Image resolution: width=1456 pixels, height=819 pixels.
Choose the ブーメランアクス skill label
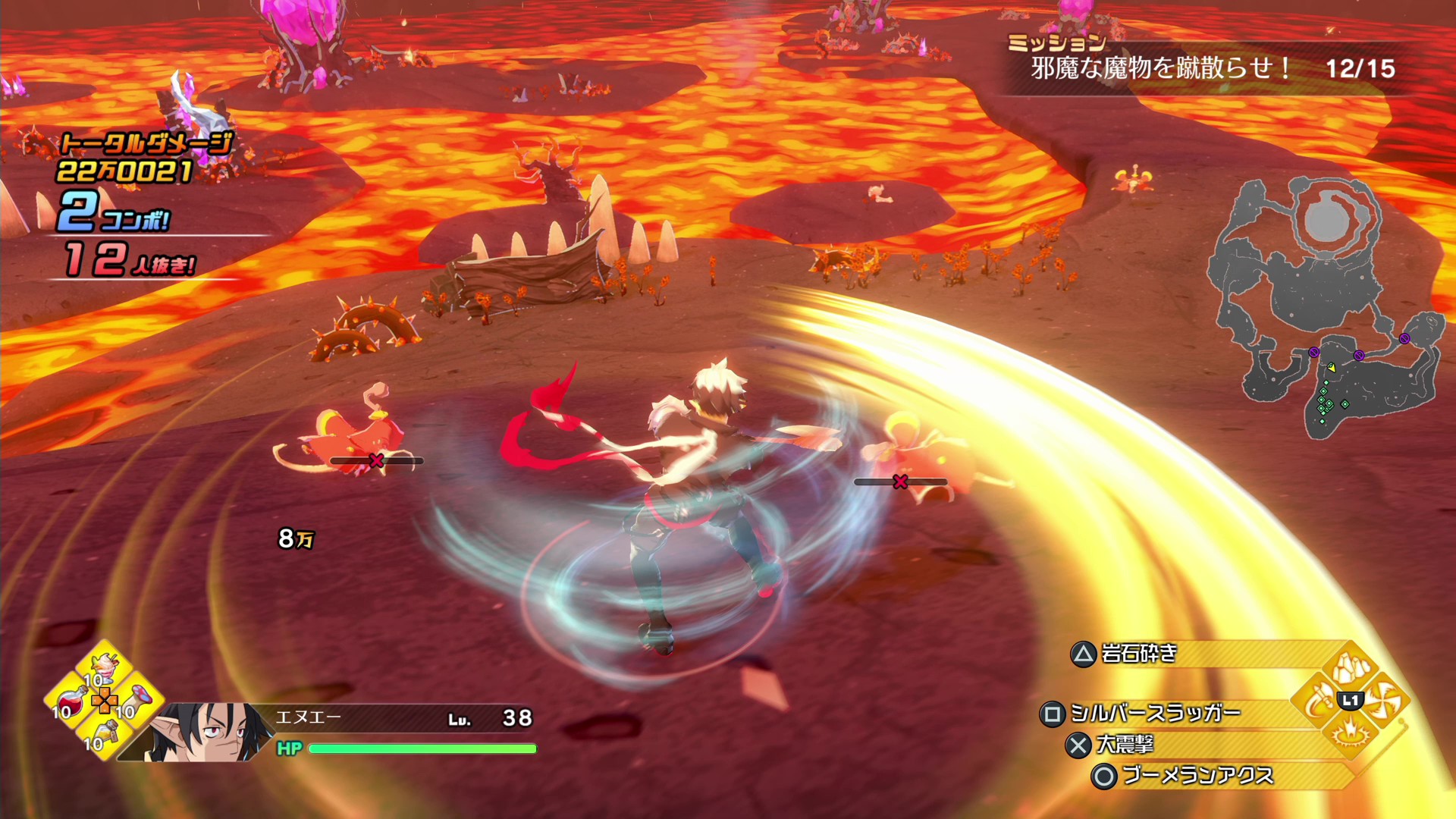1197,776
